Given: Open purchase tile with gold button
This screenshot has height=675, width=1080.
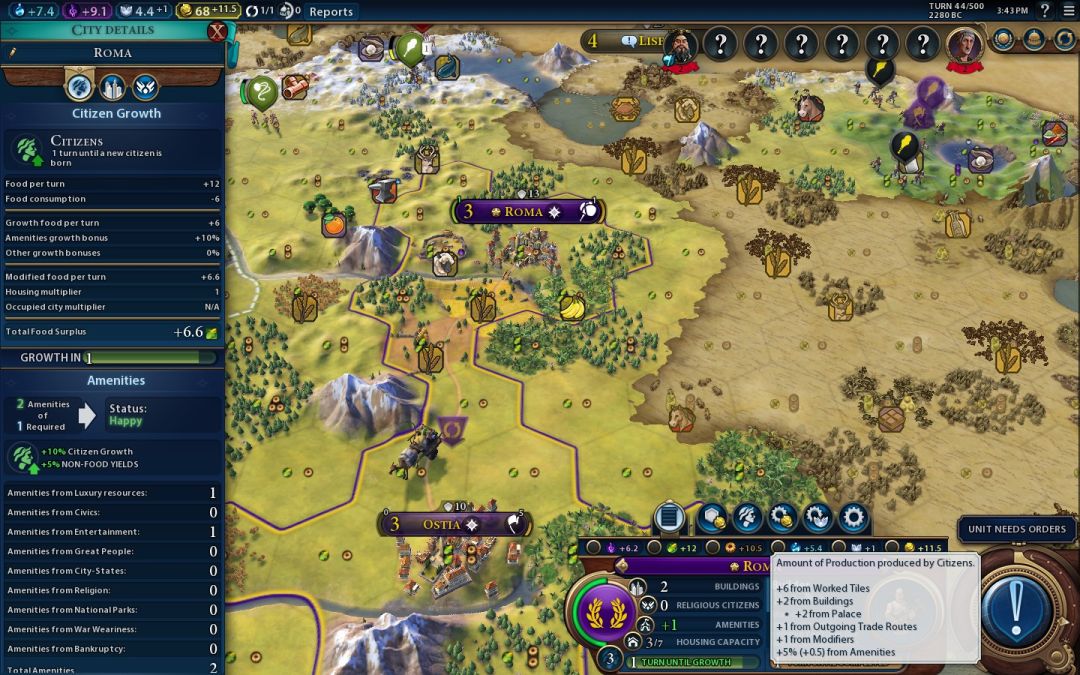Looking at the screenshot, I should [x=713, y=517].
